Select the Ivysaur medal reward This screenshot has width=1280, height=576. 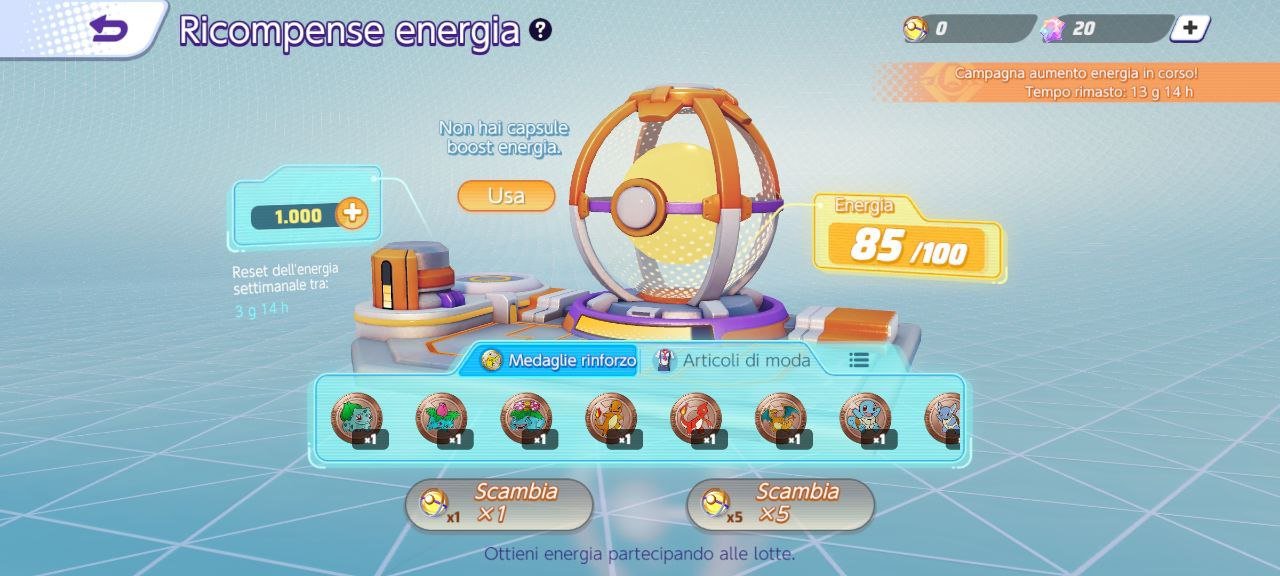(x=442, y=418)
